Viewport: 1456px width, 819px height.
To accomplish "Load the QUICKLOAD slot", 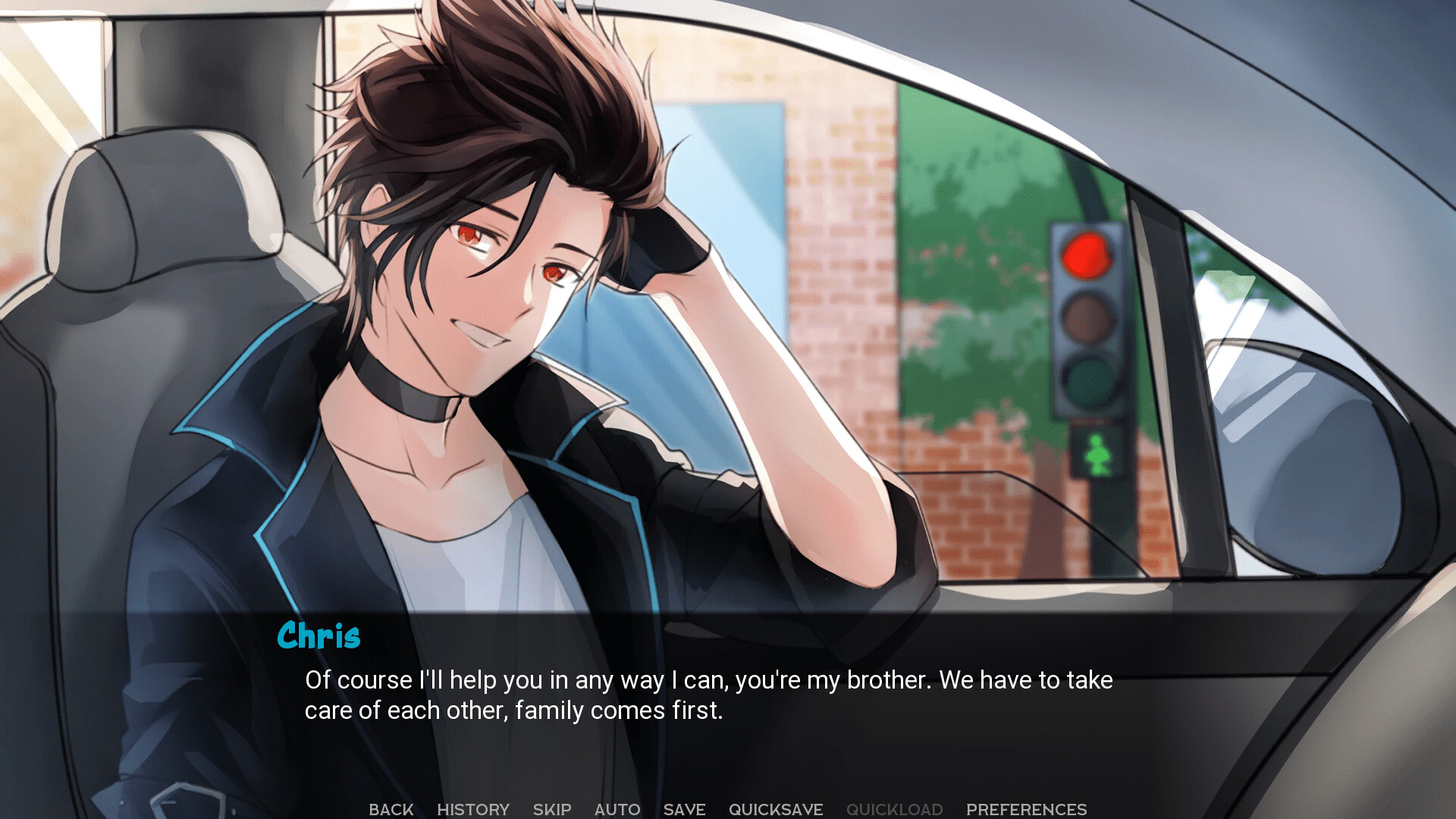I will [x=895, y=809].
